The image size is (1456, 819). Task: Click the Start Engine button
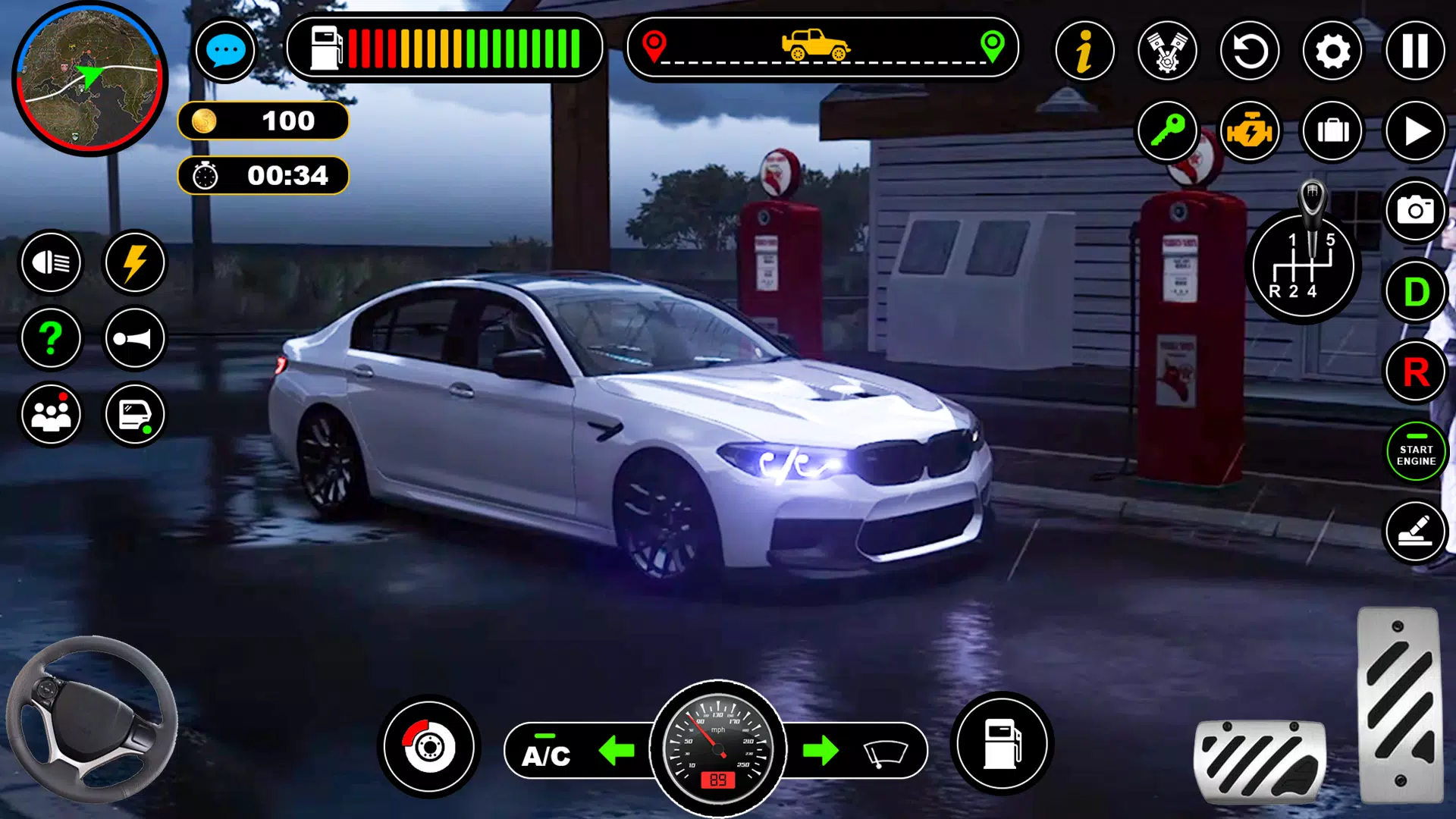1415,453
